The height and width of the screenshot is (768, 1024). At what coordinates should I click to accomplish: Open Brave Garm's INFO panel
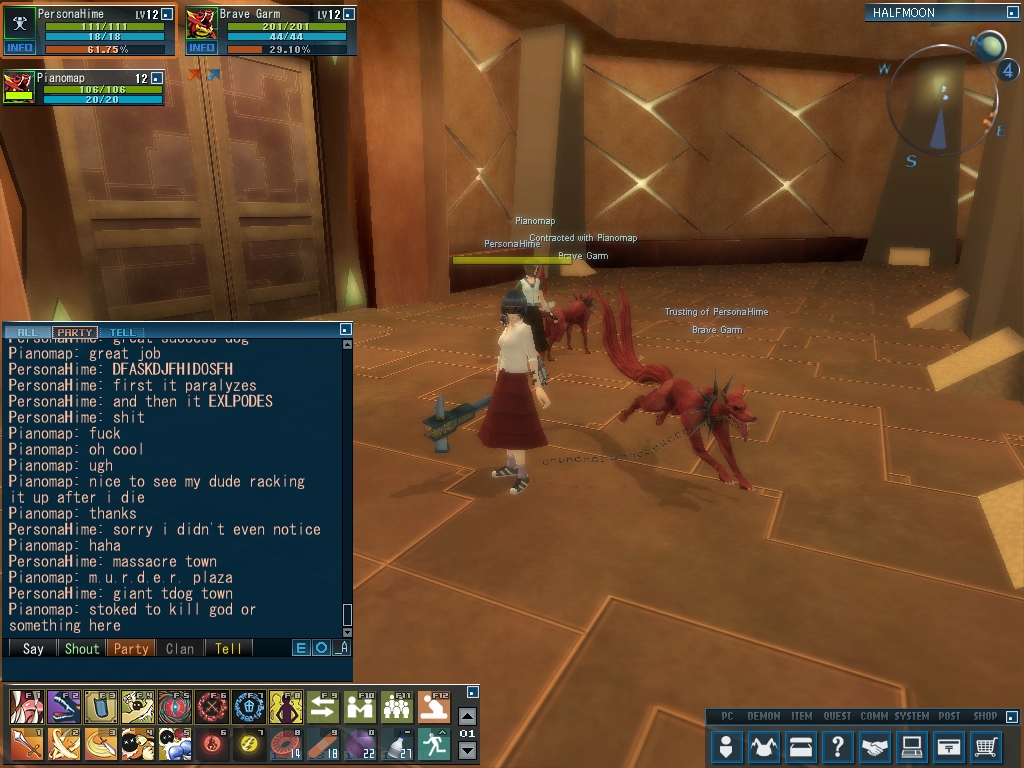point(201,47)
